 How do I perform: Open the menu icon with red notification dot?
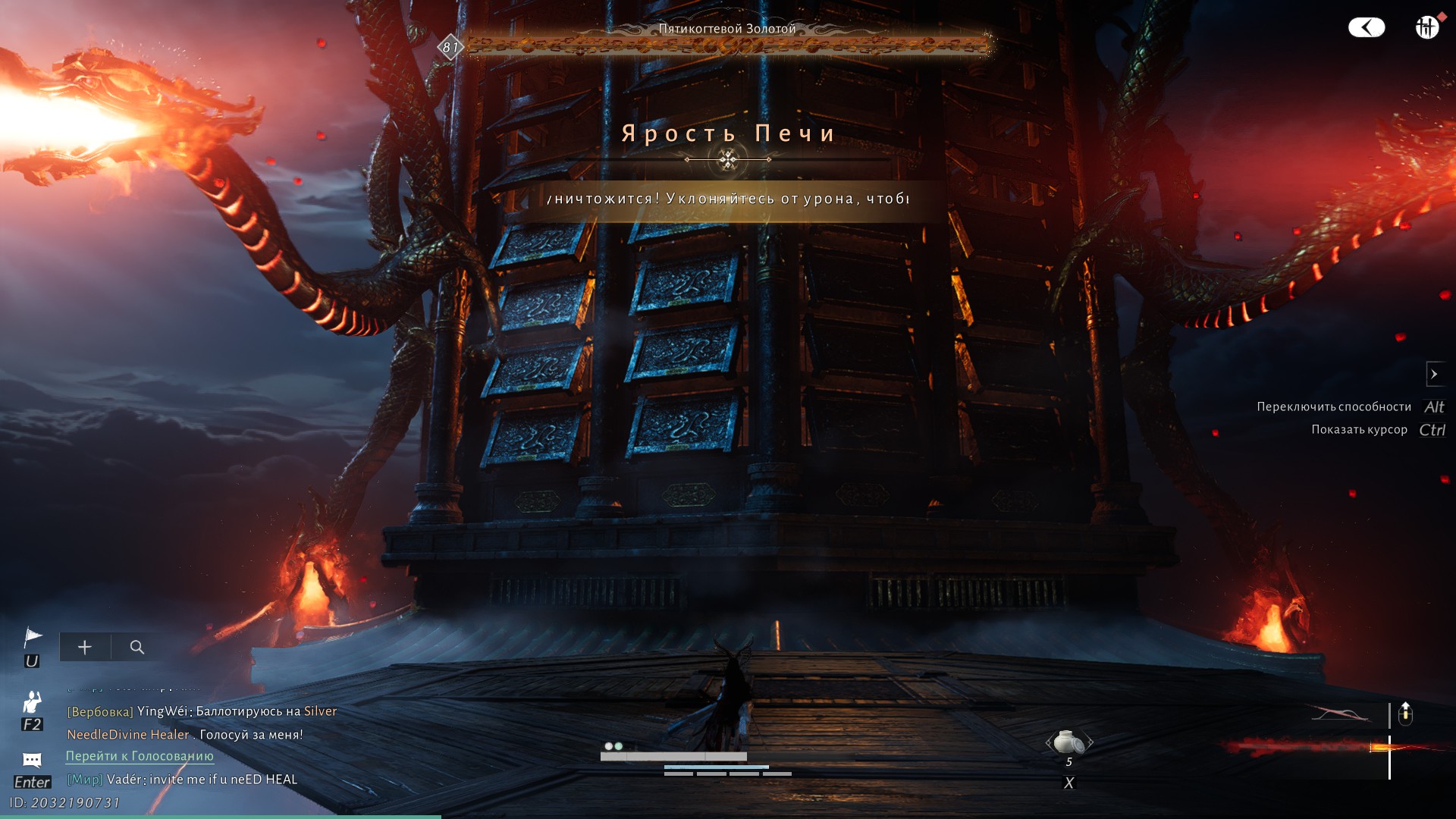point(1426,27)
